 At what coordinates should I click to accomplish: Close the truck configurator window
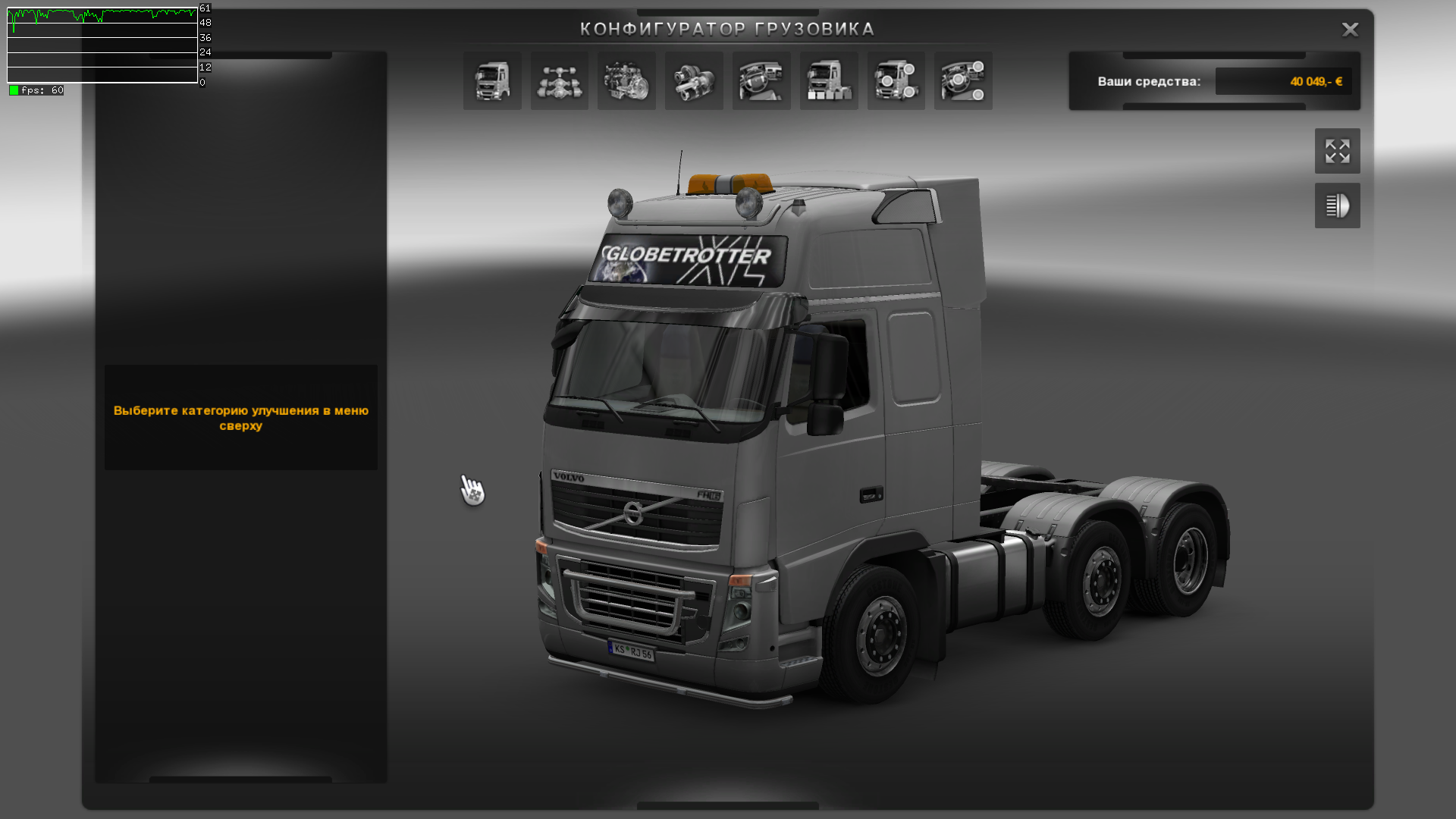pyautogui.click(x=1350, y=30)
